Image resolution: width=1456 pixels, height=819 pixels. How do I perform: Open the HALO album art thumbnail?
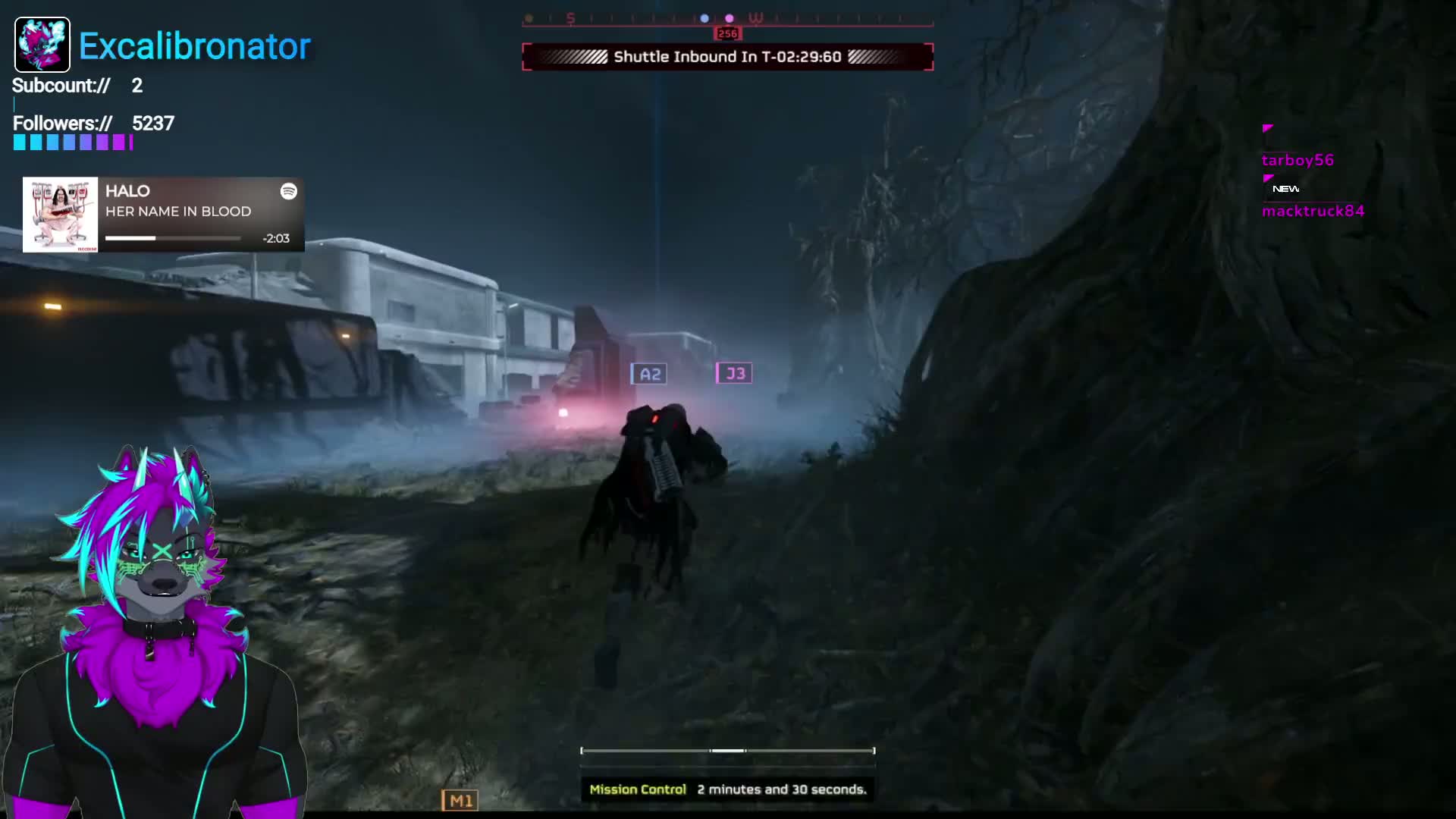pos(60,213)
